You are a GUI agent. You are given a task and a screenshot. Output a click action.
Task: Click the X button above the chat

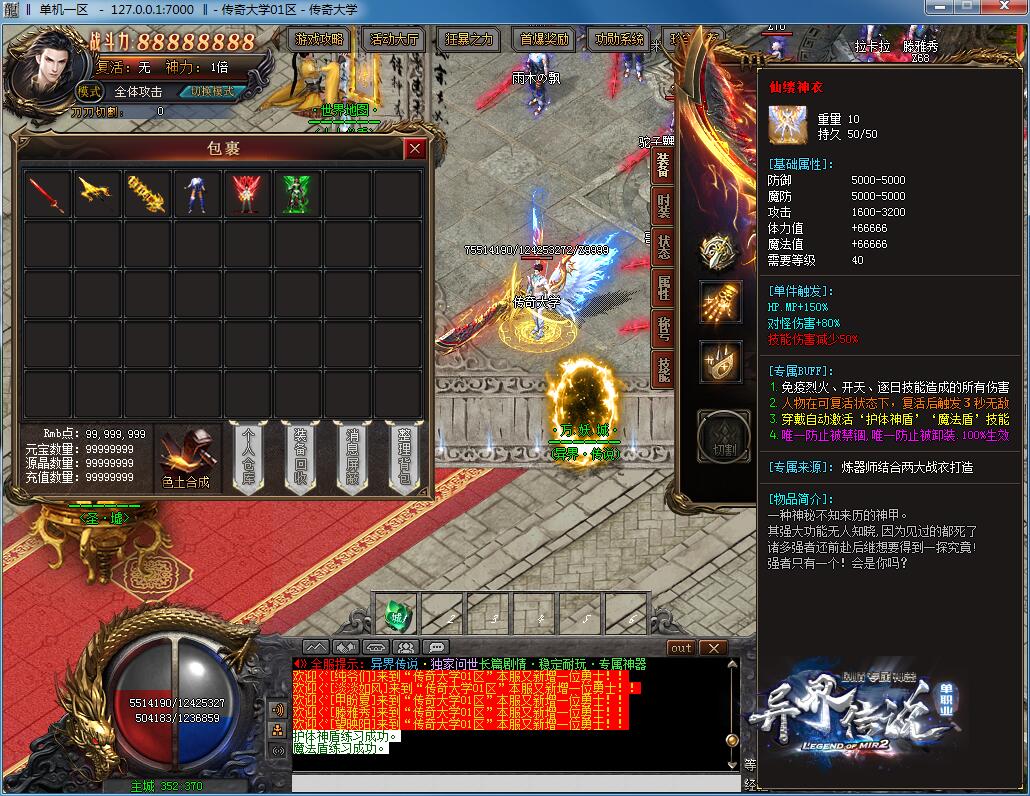(x=713, y=648)
